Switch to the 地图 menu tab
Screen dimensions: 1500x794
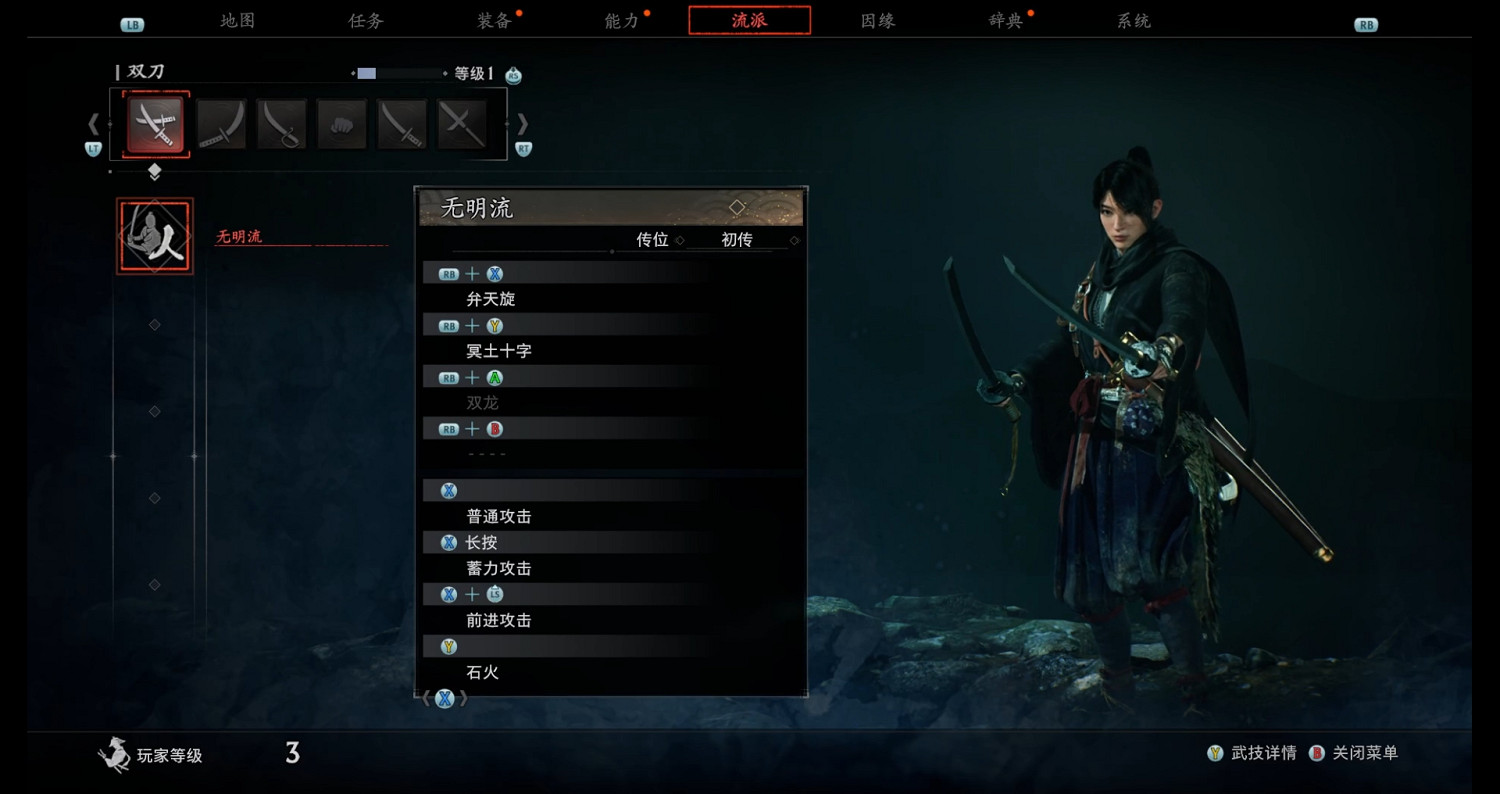(x=238, y=20)
